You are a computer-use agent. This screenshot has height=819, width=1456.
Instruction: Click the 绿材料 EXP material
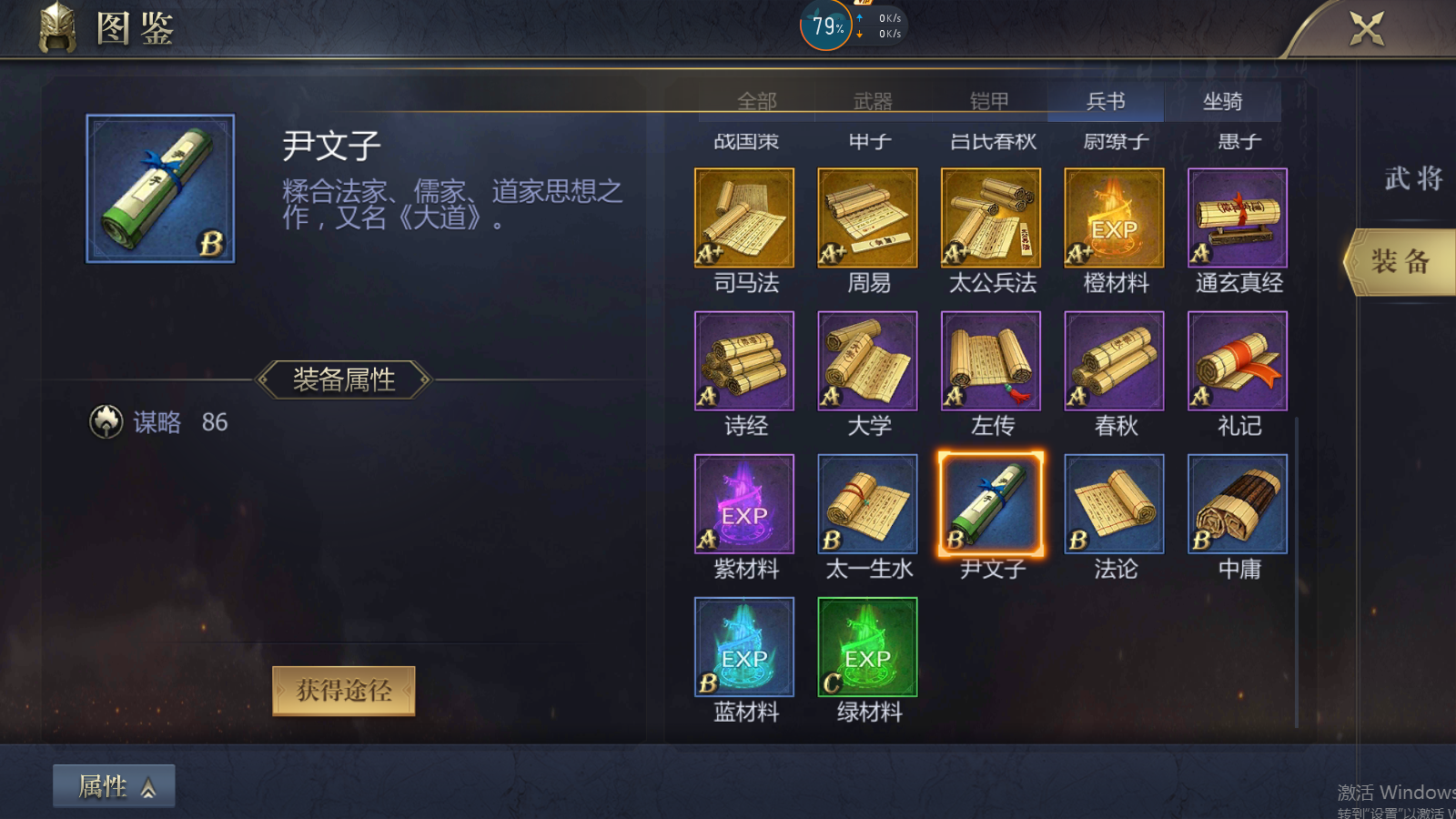(866, 646)
